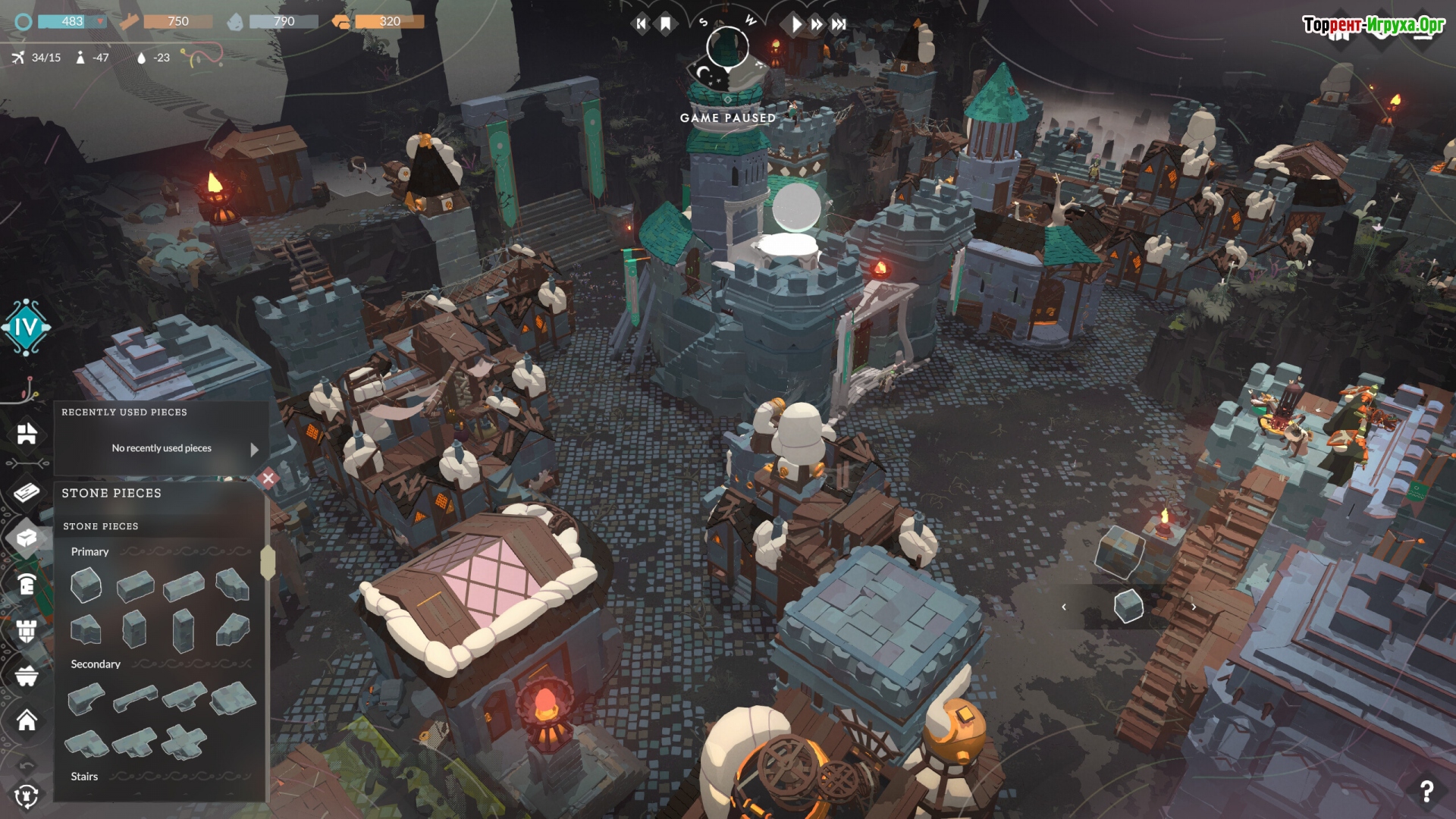This screenshot has width=1456, height=819.
Task: Resume the game with the play button
Action: coord(795,24)
